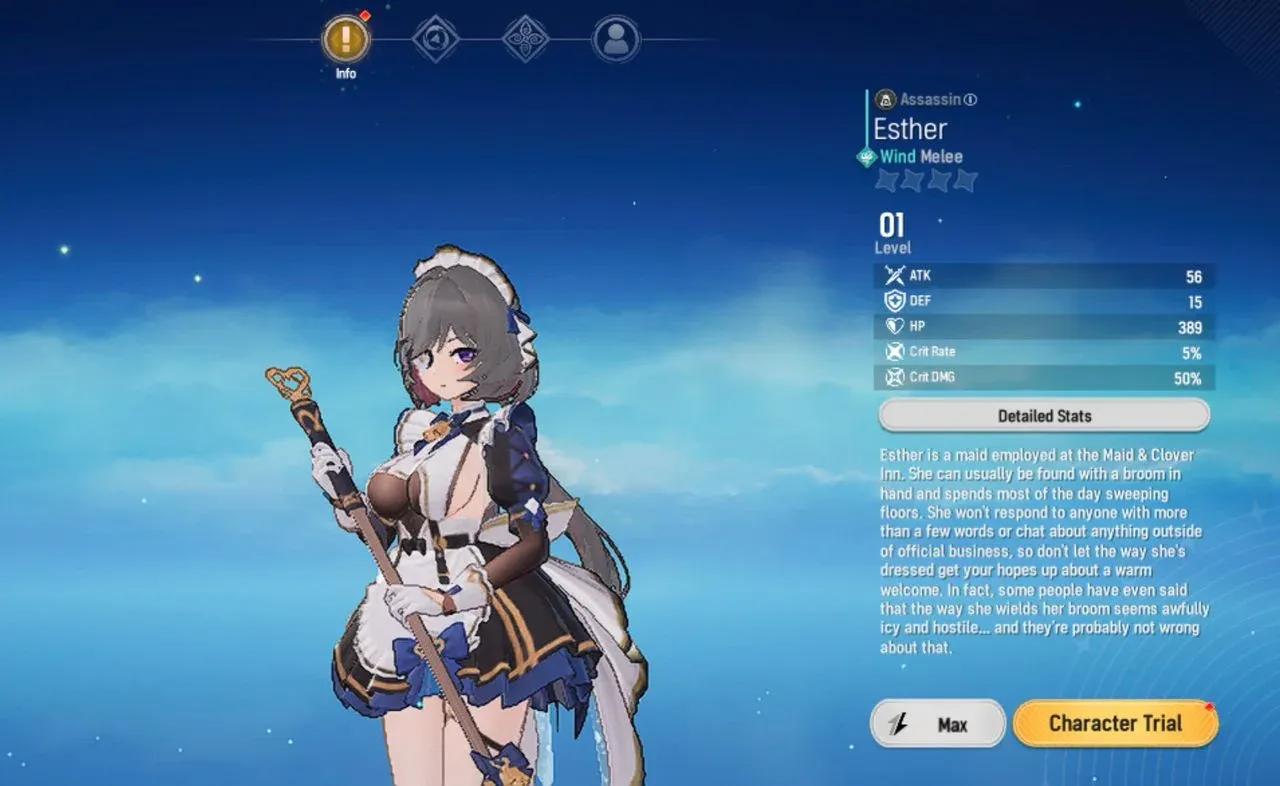Open Detailed Stats
Screen dimensions: 1280x786
(1044, 416)
